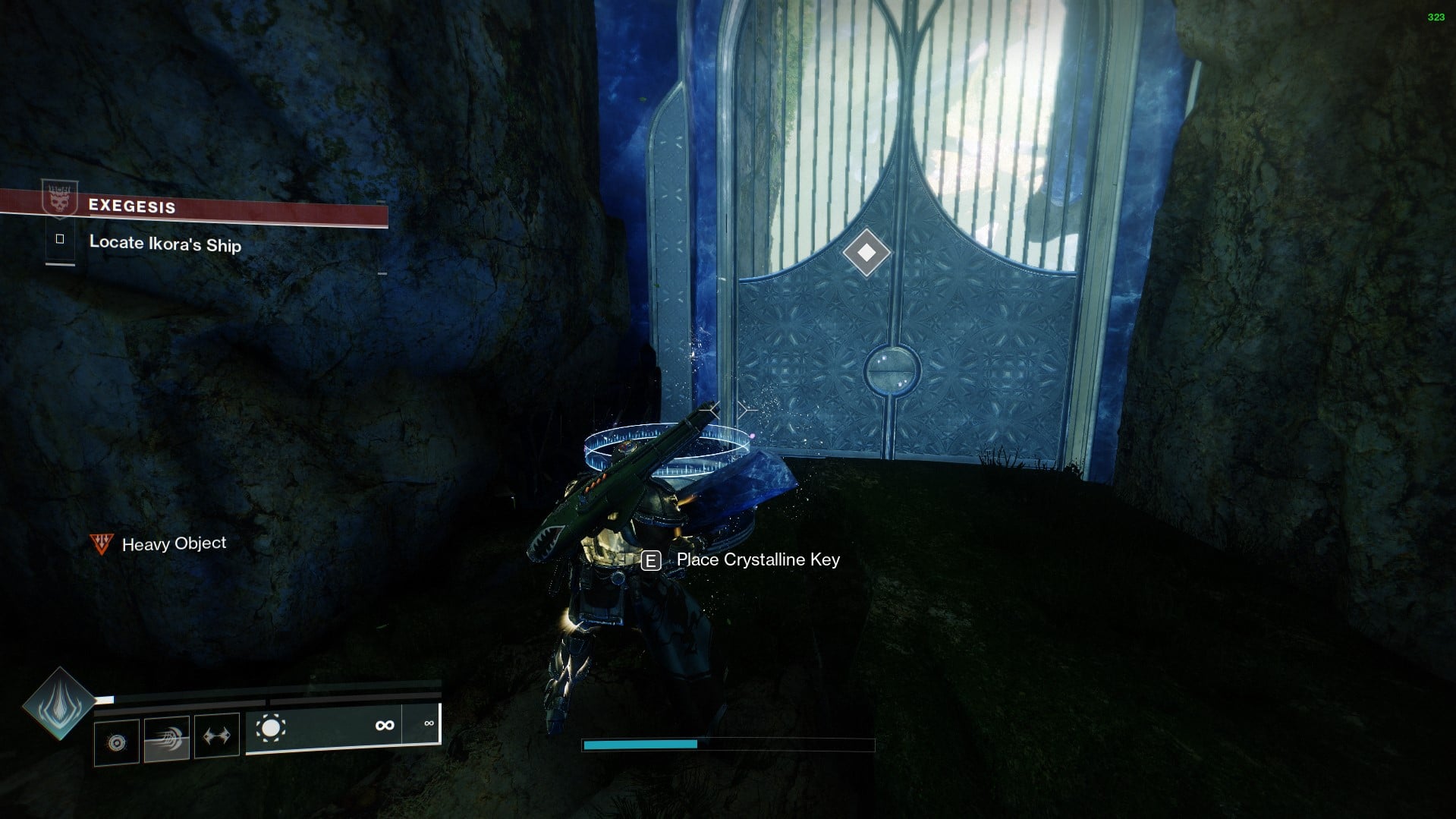This screenshot has width=1456, height=819.
Task: Click the carried object sun icon
Action: coord(270,729)
